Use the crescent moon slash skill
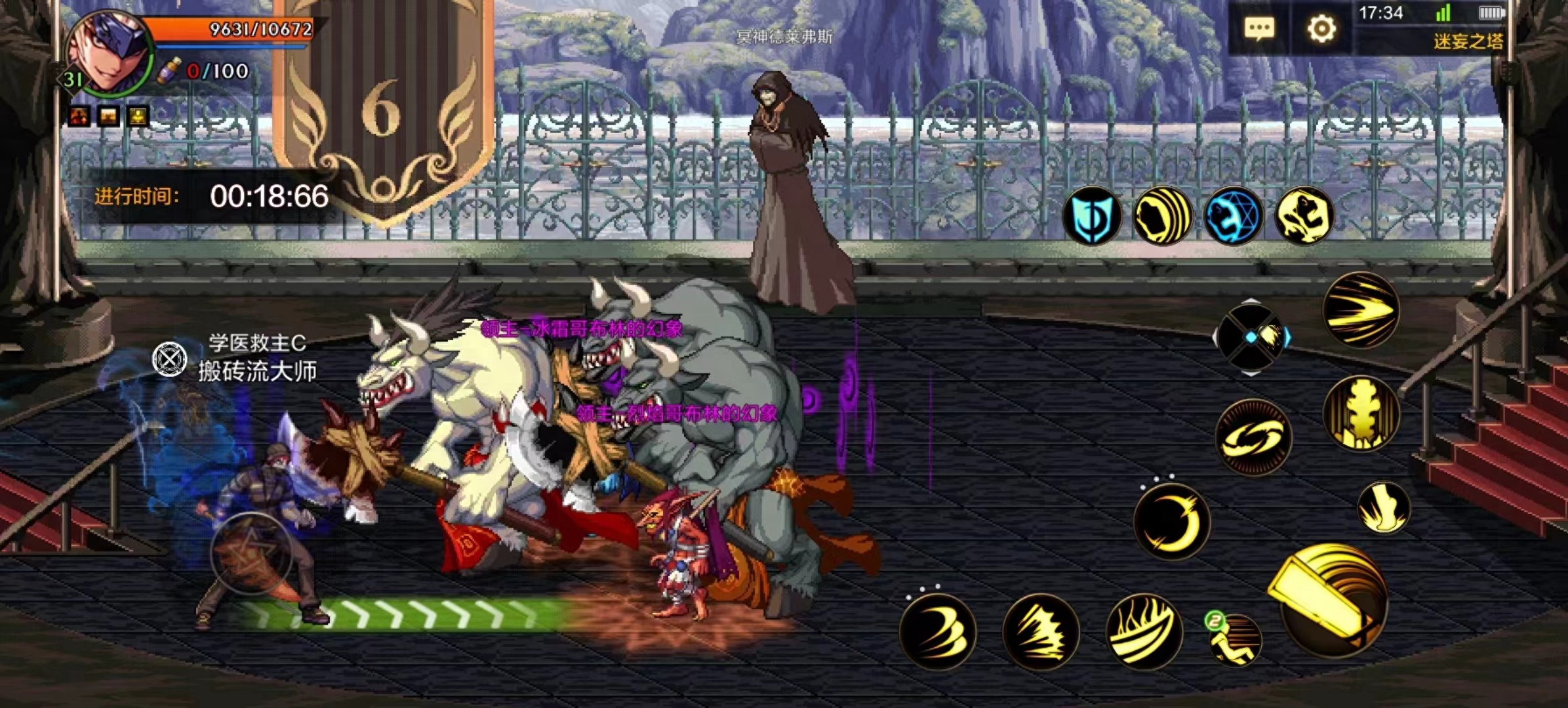 (x=1172, y=522)
